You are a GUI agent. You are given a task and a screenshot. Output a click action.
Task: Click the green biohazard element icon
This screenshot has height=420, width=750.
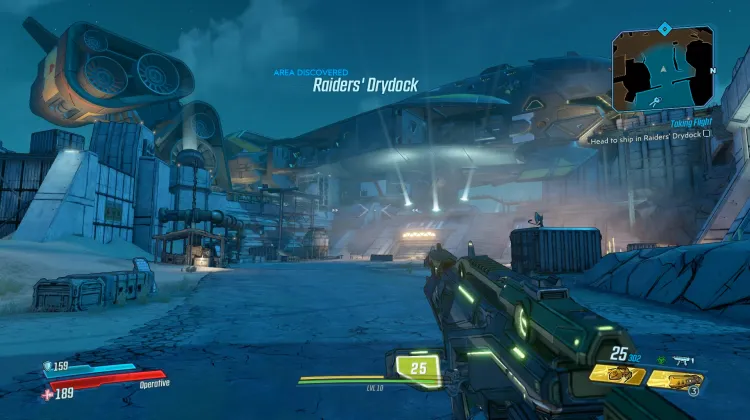(x=661, y=359)
